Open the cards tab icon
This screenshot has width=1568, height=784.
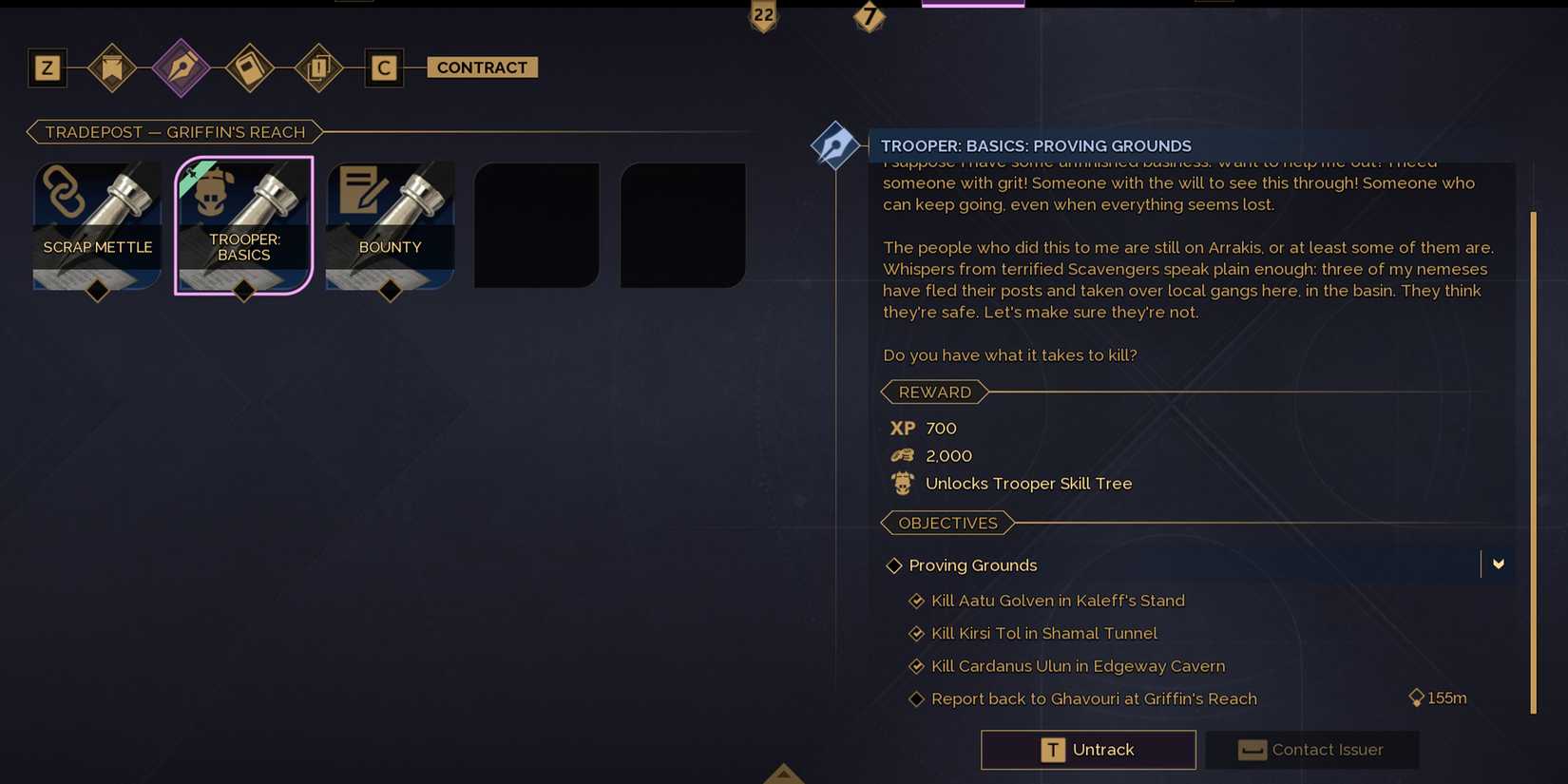[x=318, y=67]
